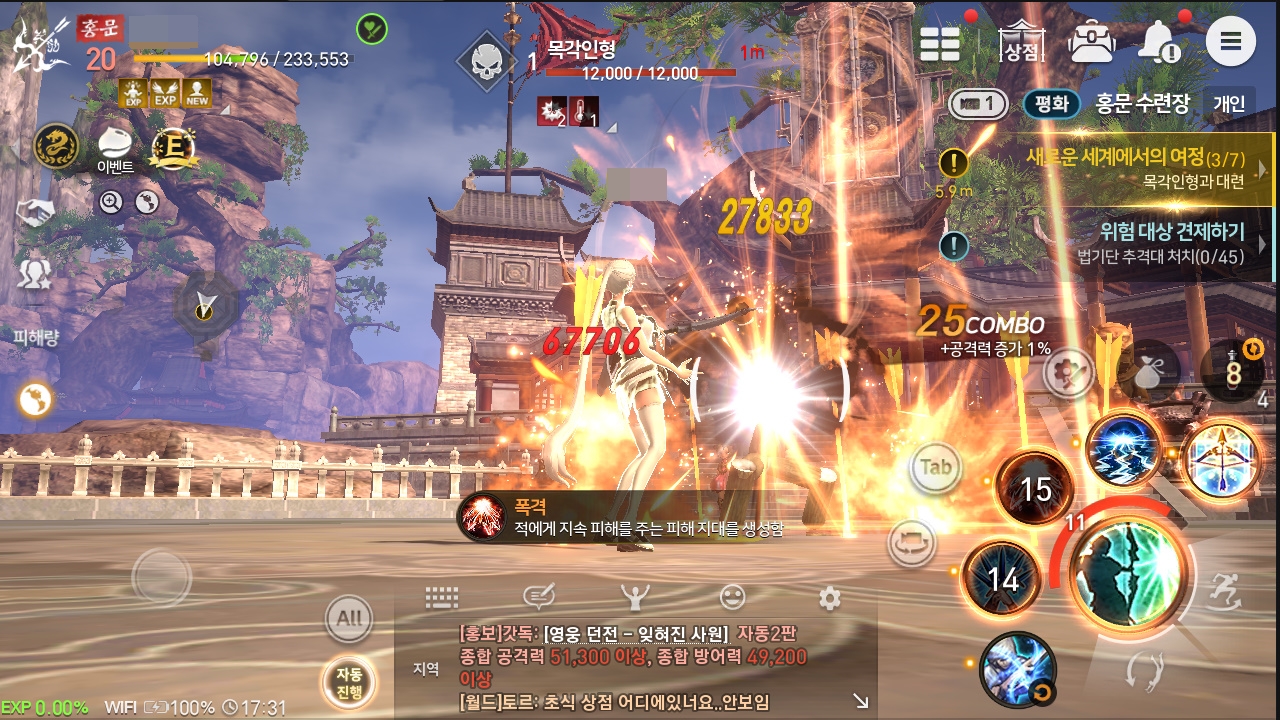Open chat settings gear icon
Viewport: 1280px width, 720px height.
[829, 598]
